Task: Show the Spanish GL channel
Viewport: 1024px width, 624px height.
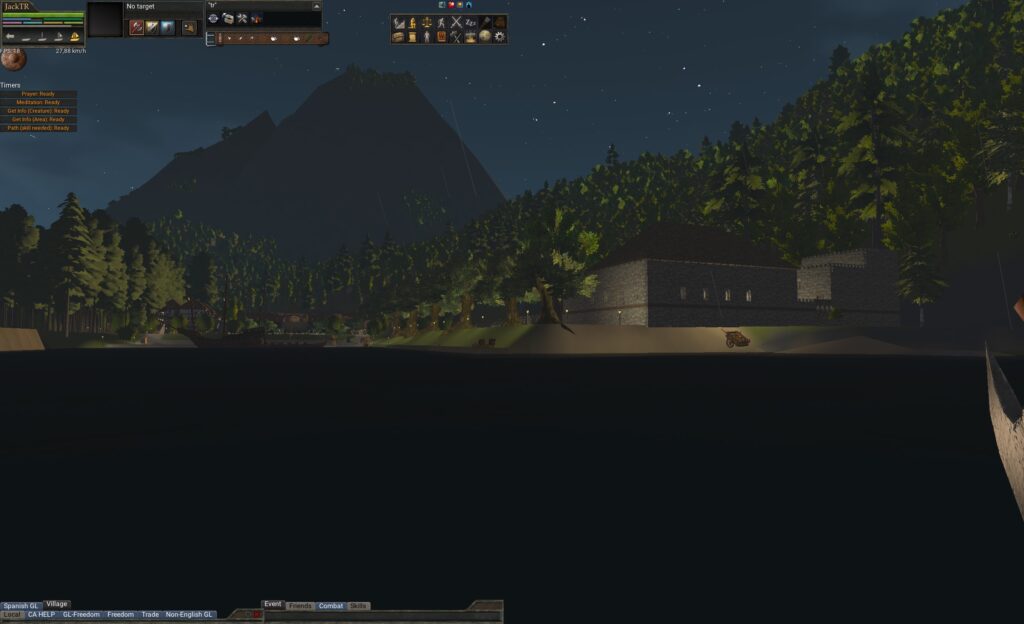Action: coord(20,605)
